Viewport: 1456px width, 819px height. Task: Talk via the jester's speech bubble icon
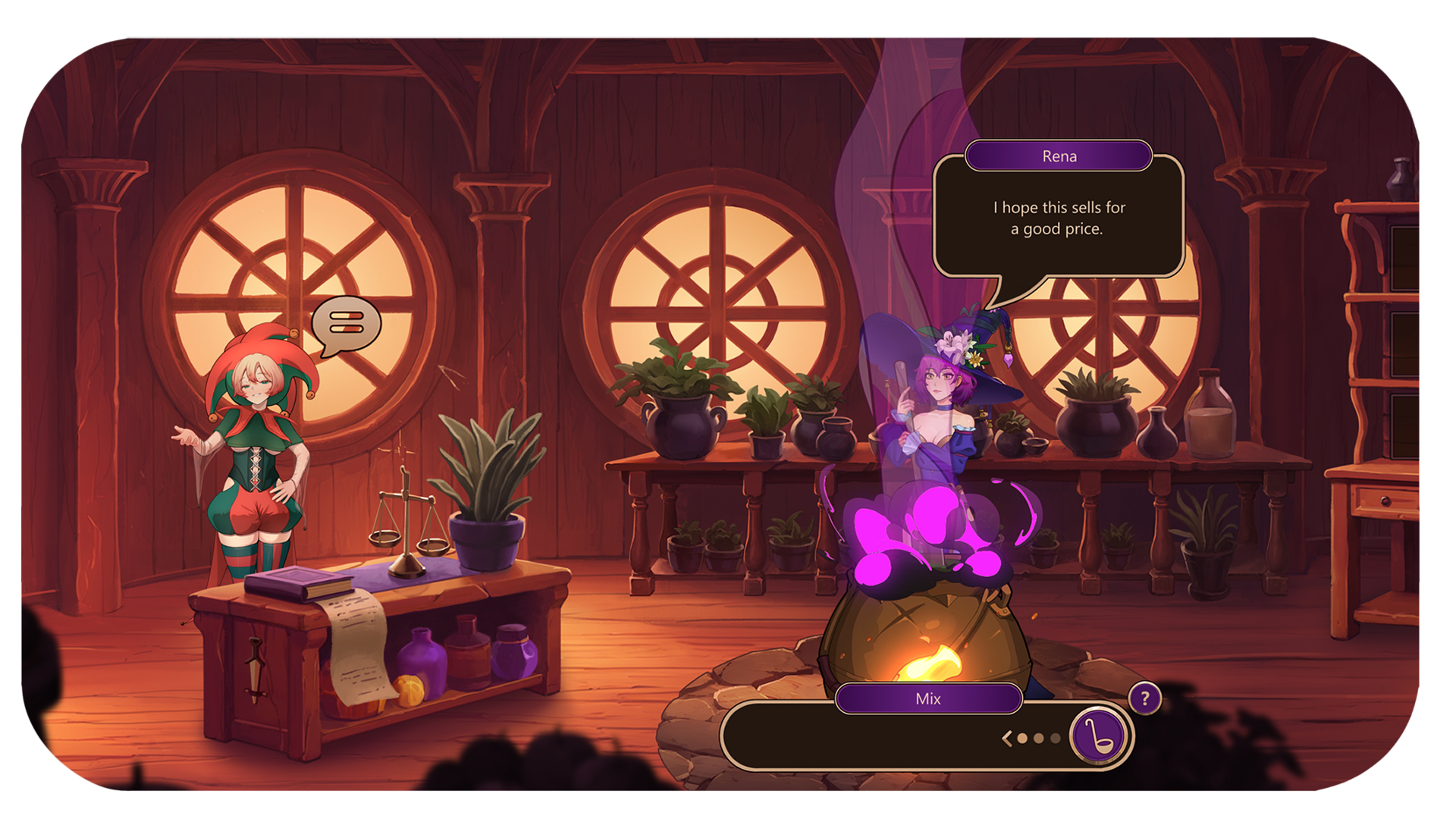click(347, 325)
